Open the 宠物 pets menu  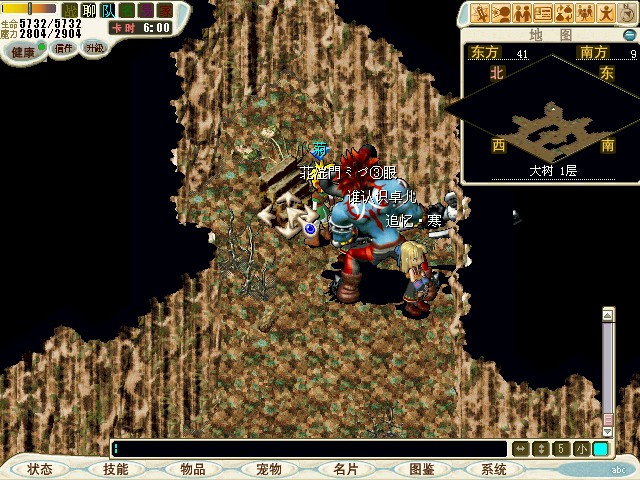point(268,469)
